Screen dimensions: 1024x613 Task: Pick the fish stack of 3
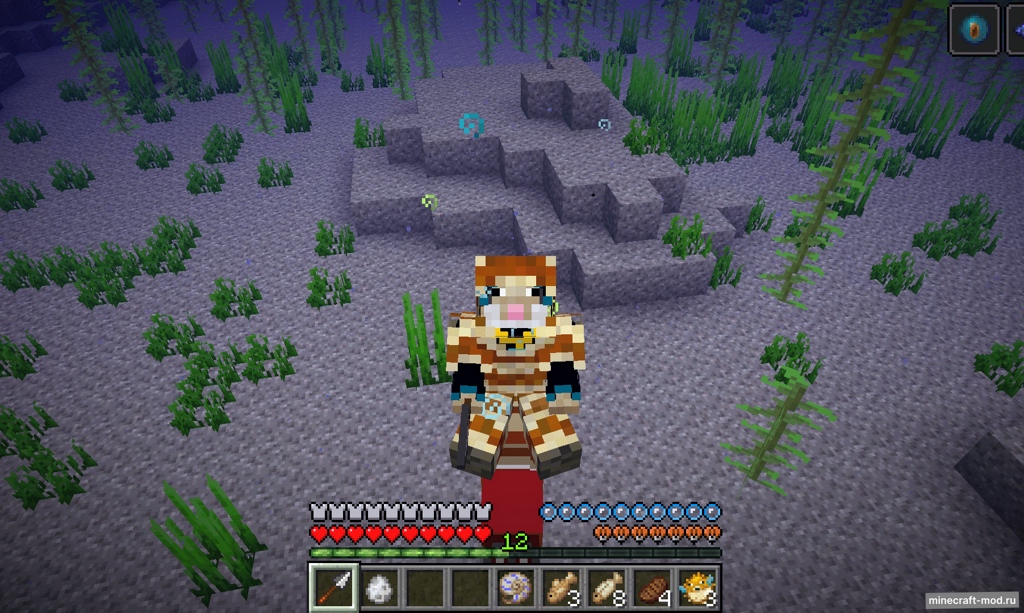[x=561, y=586]
